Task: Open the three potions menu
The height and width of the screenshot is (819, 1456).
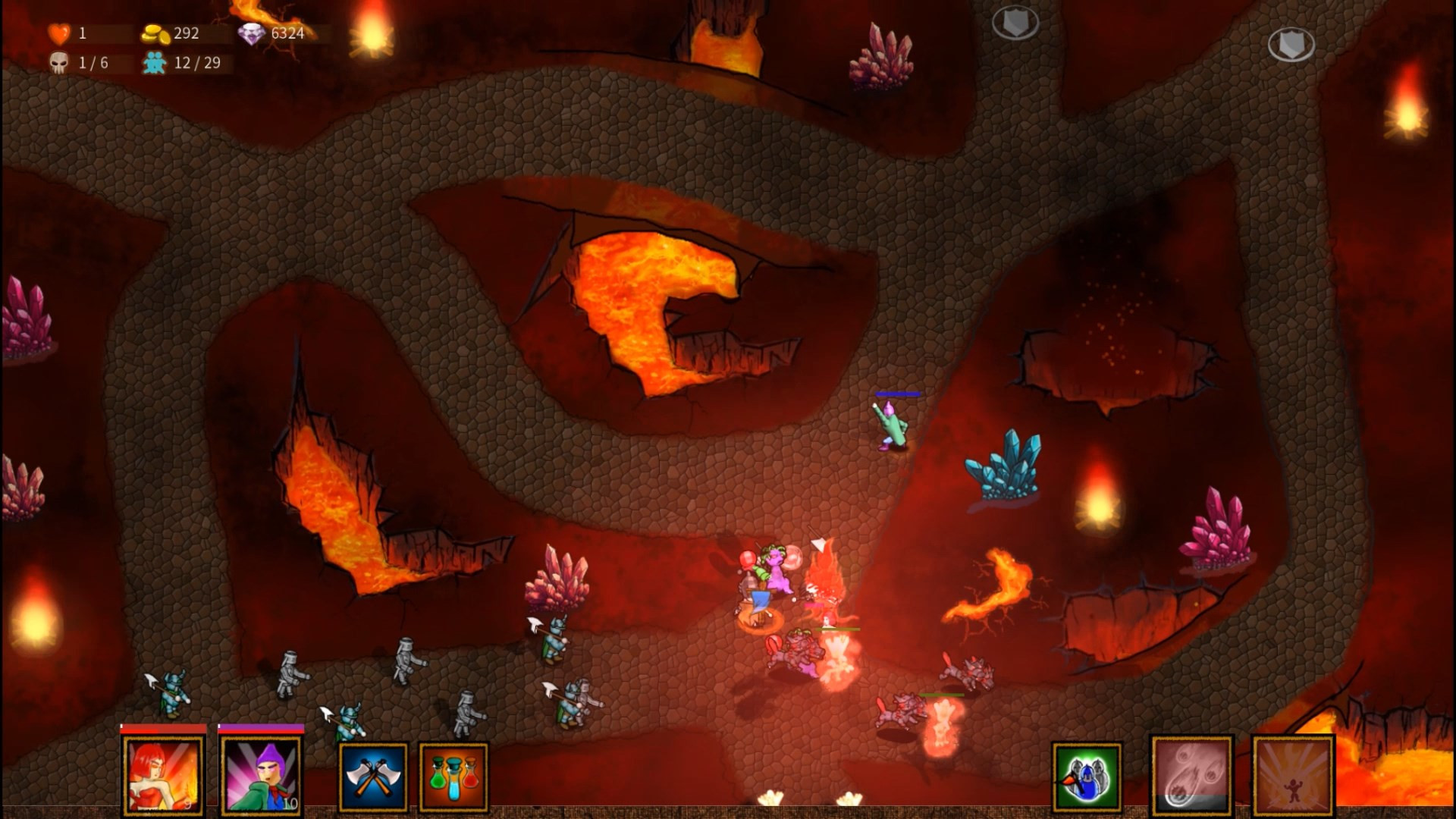Action: 453,777
